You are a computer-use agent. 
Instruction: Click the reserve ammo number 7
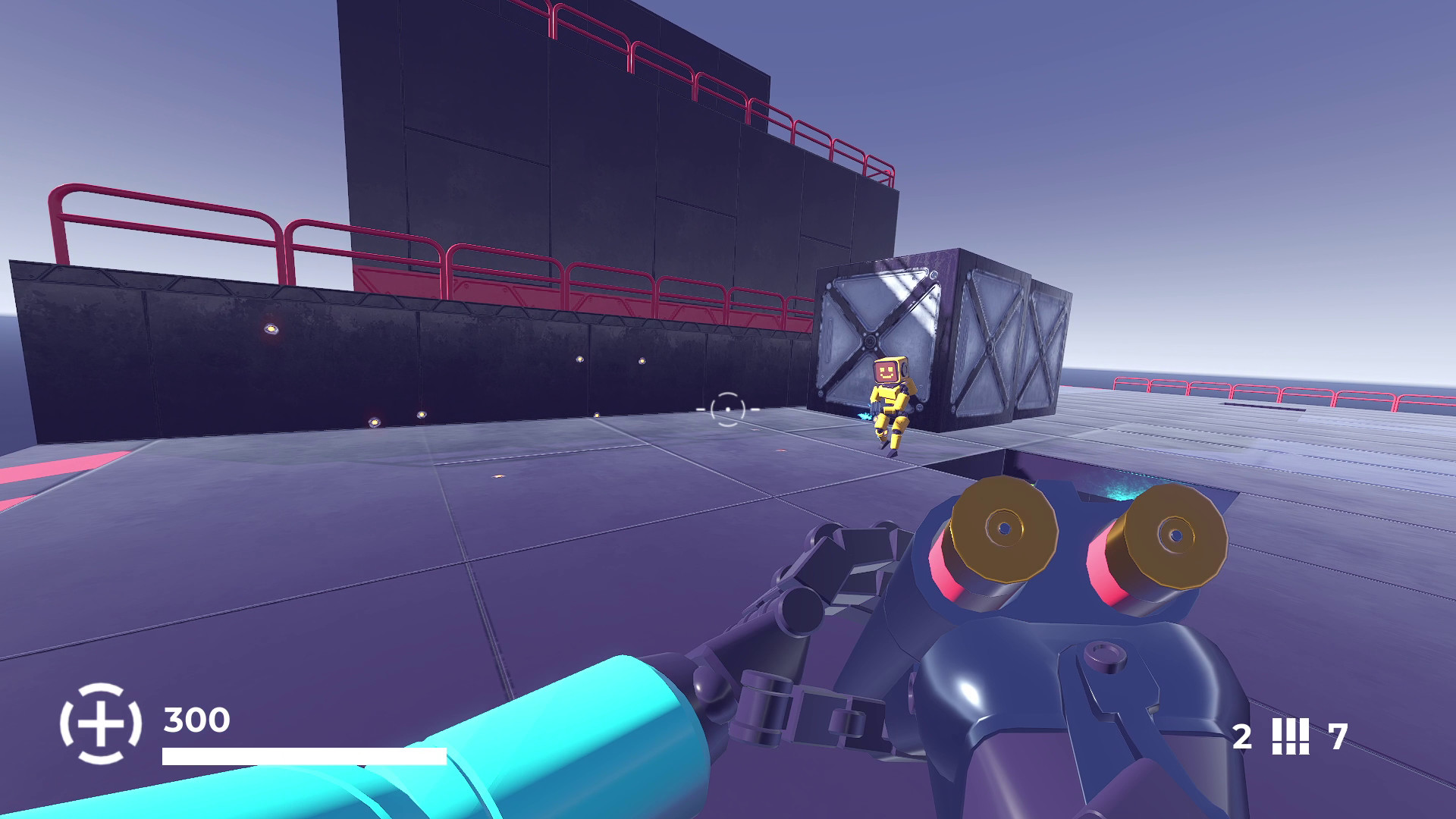tap(1337, 735)
